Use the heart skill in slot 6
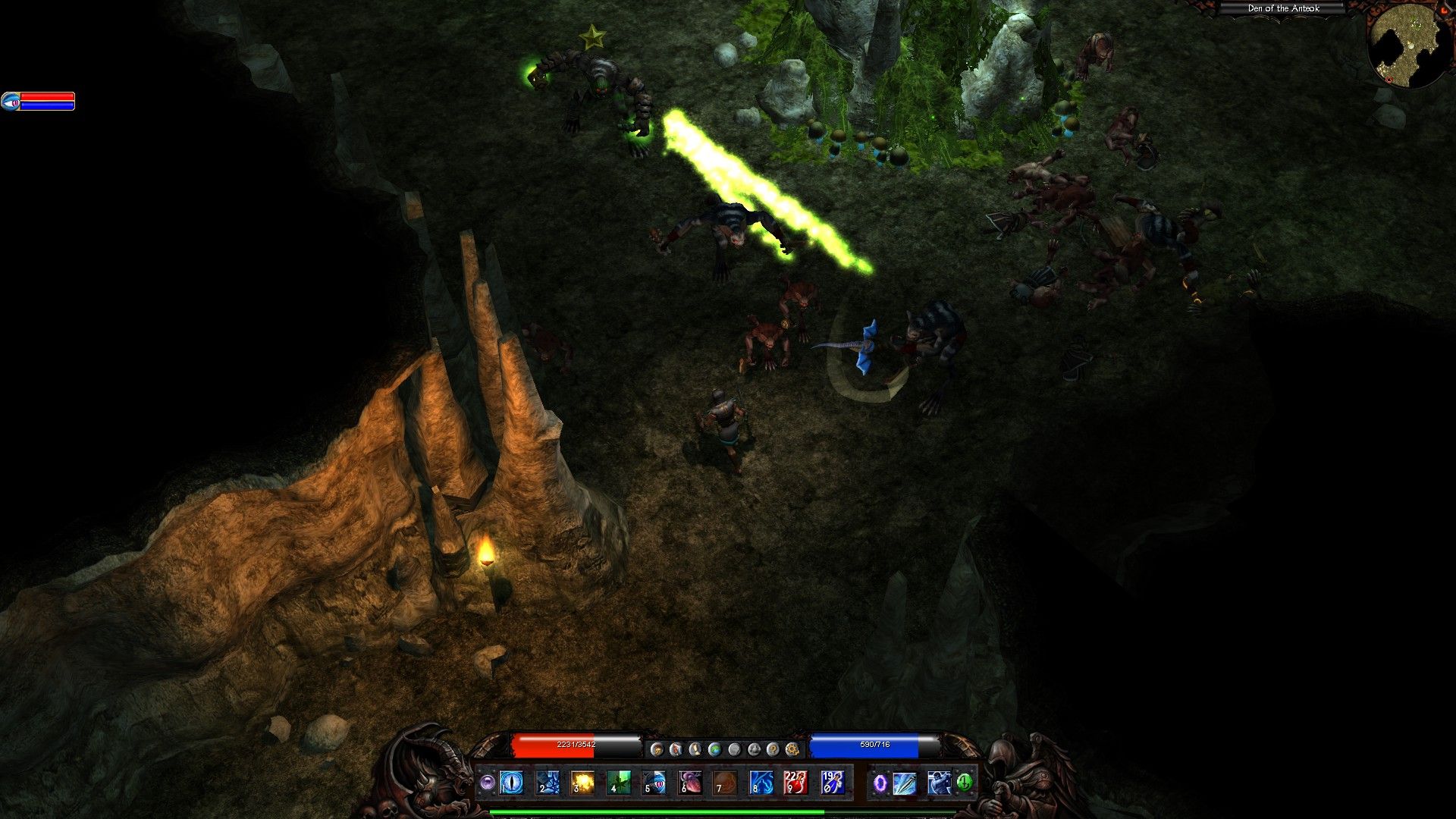 pos(689,782)
